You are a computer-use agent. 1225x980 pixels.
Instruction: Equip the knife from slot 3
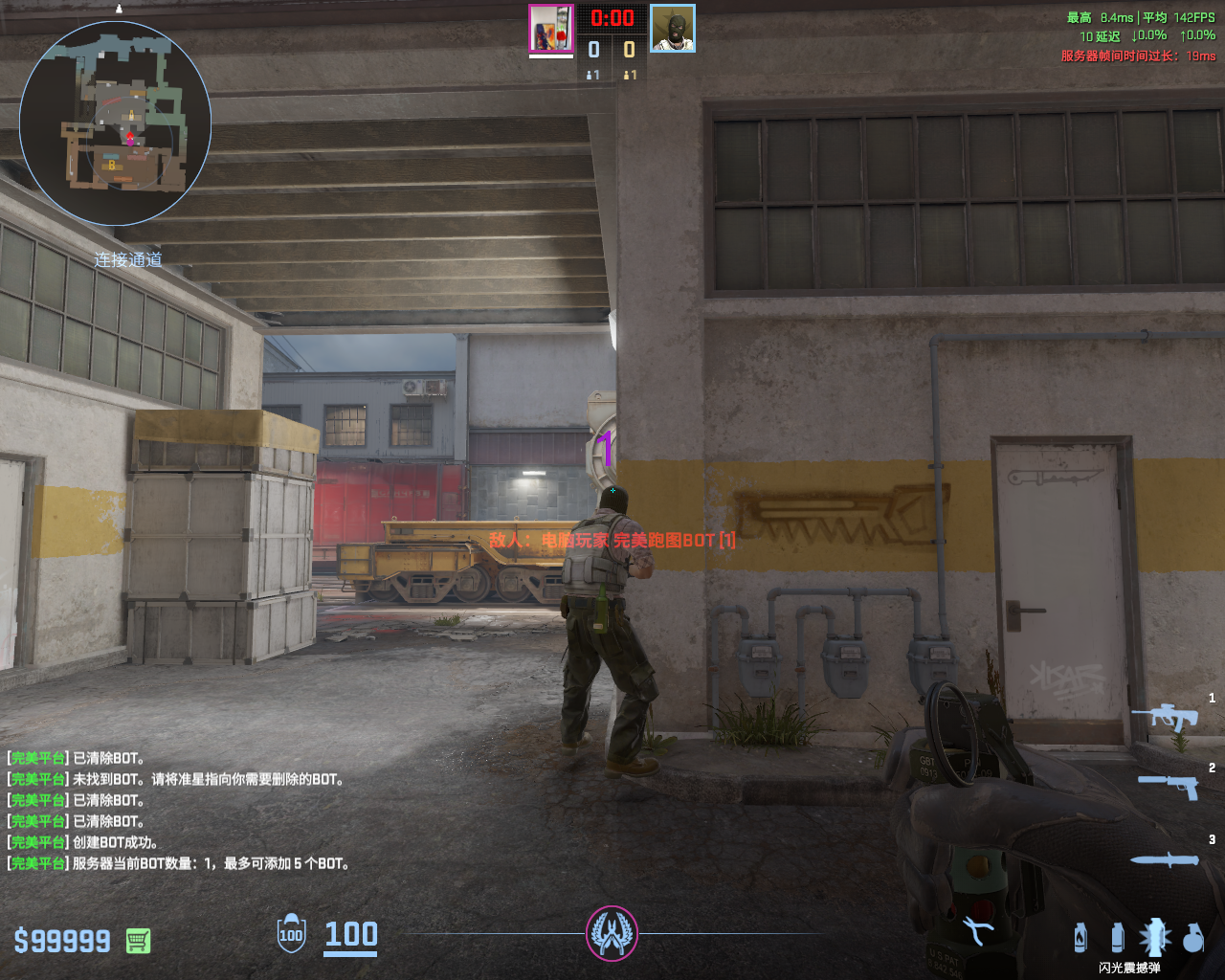1165,859
